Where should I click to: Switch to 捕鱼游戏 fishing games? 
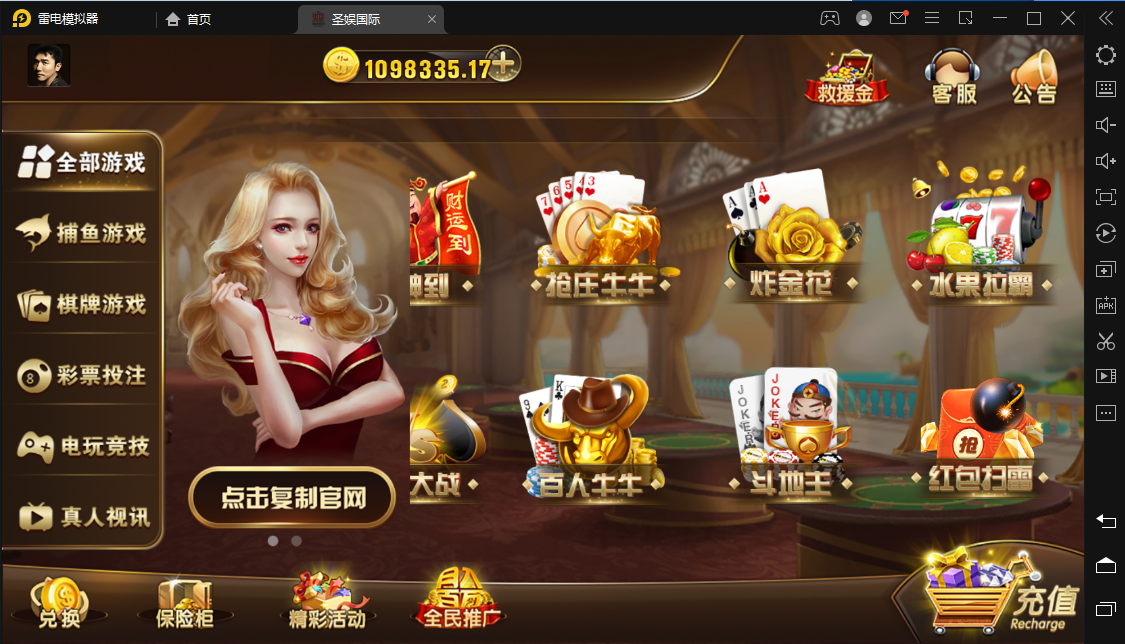[82, 233]
